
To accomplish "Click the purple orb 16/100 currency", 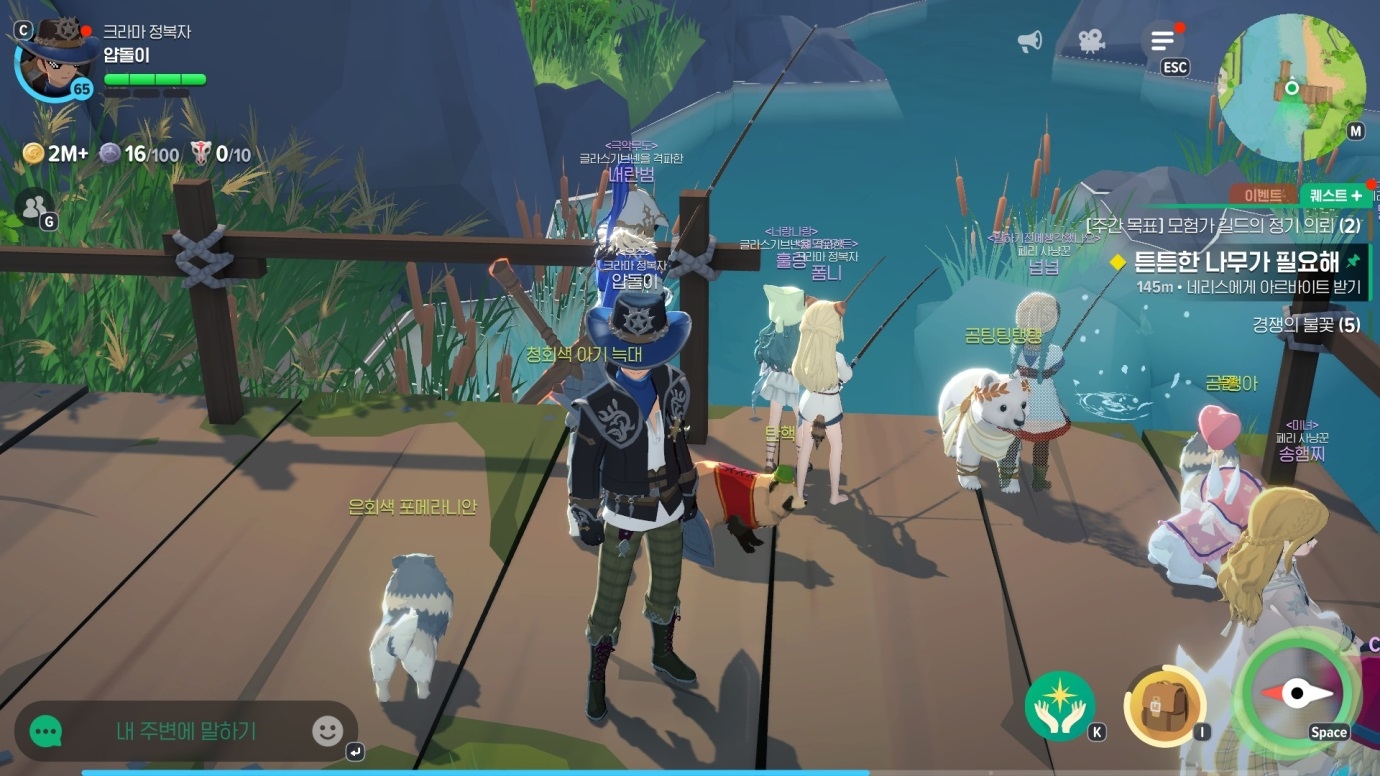I will click(139, 153).
